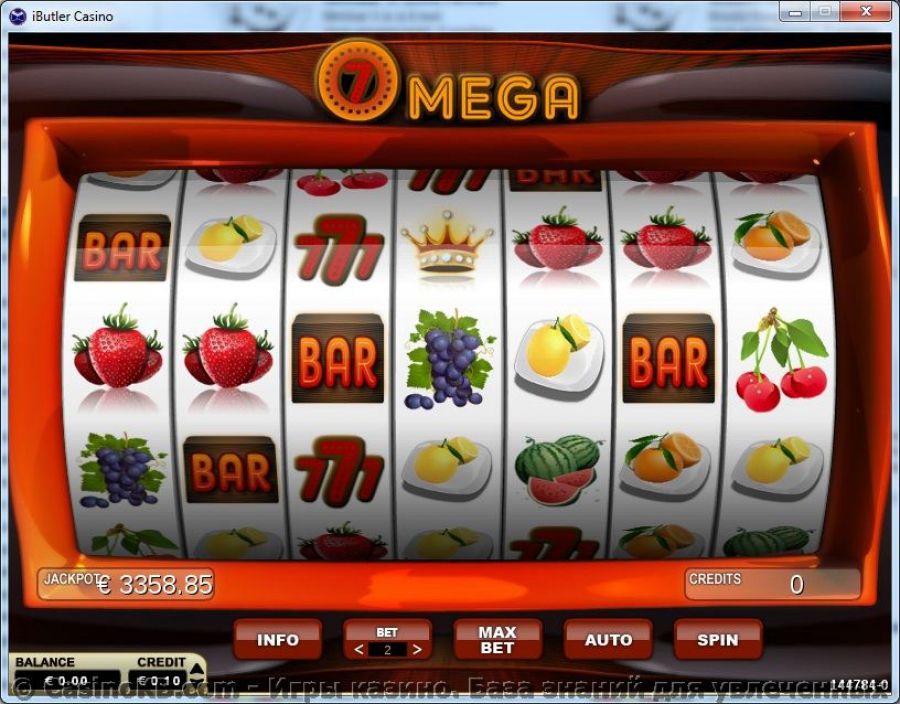Screen dimensions: 900x704
Task: Decrease the bet with the left arrow
Action: (x=360, y=650)
